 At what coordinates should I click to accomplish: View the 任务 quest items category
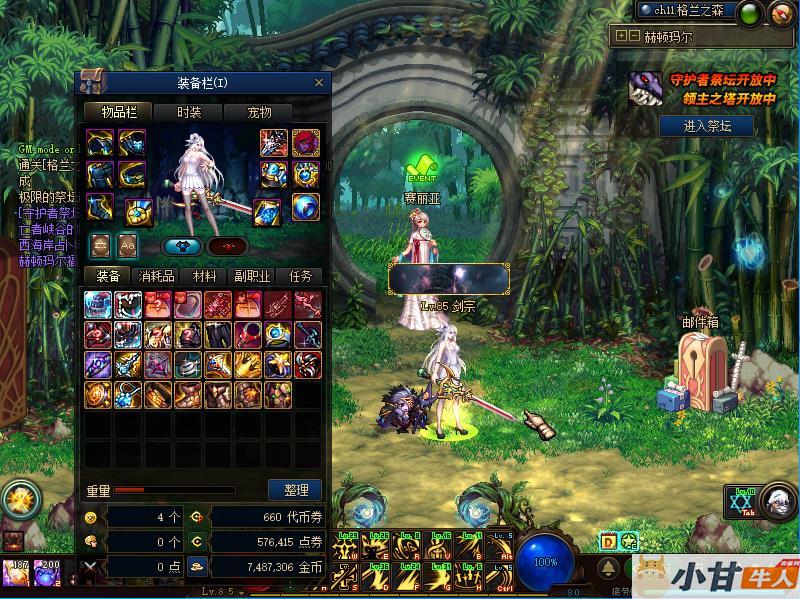click(x=300, y=276)
